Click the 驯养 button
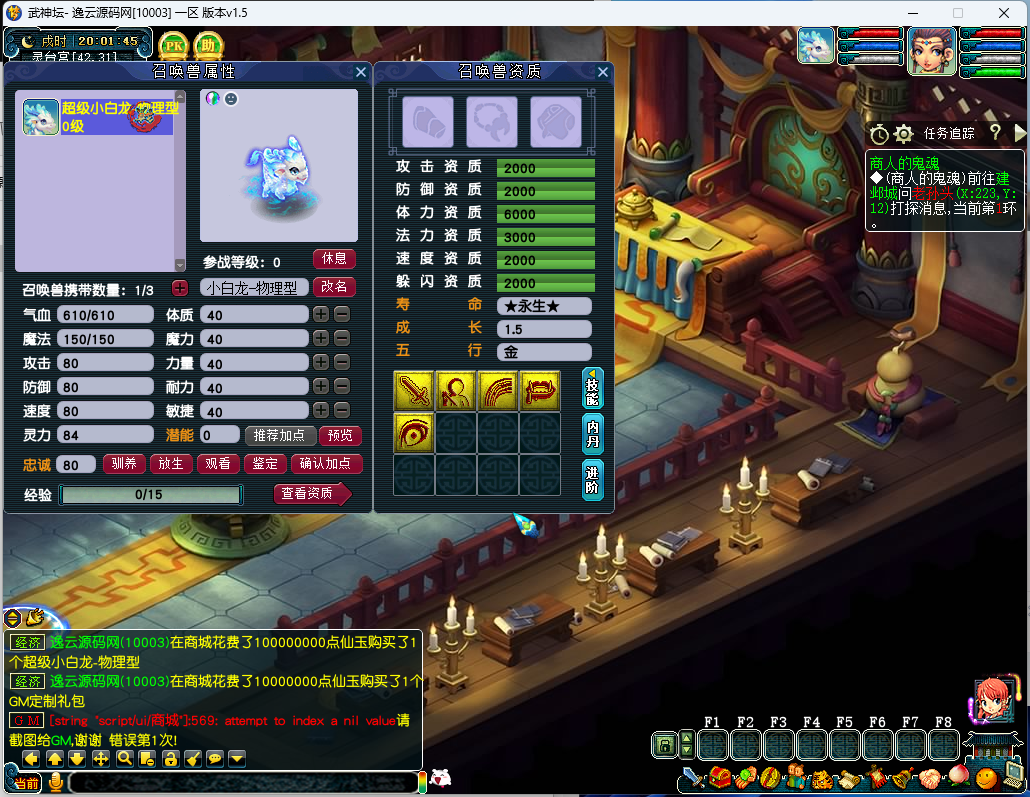Image resolution: width=1030 pixels, height=797 pixels. [124, 464]
